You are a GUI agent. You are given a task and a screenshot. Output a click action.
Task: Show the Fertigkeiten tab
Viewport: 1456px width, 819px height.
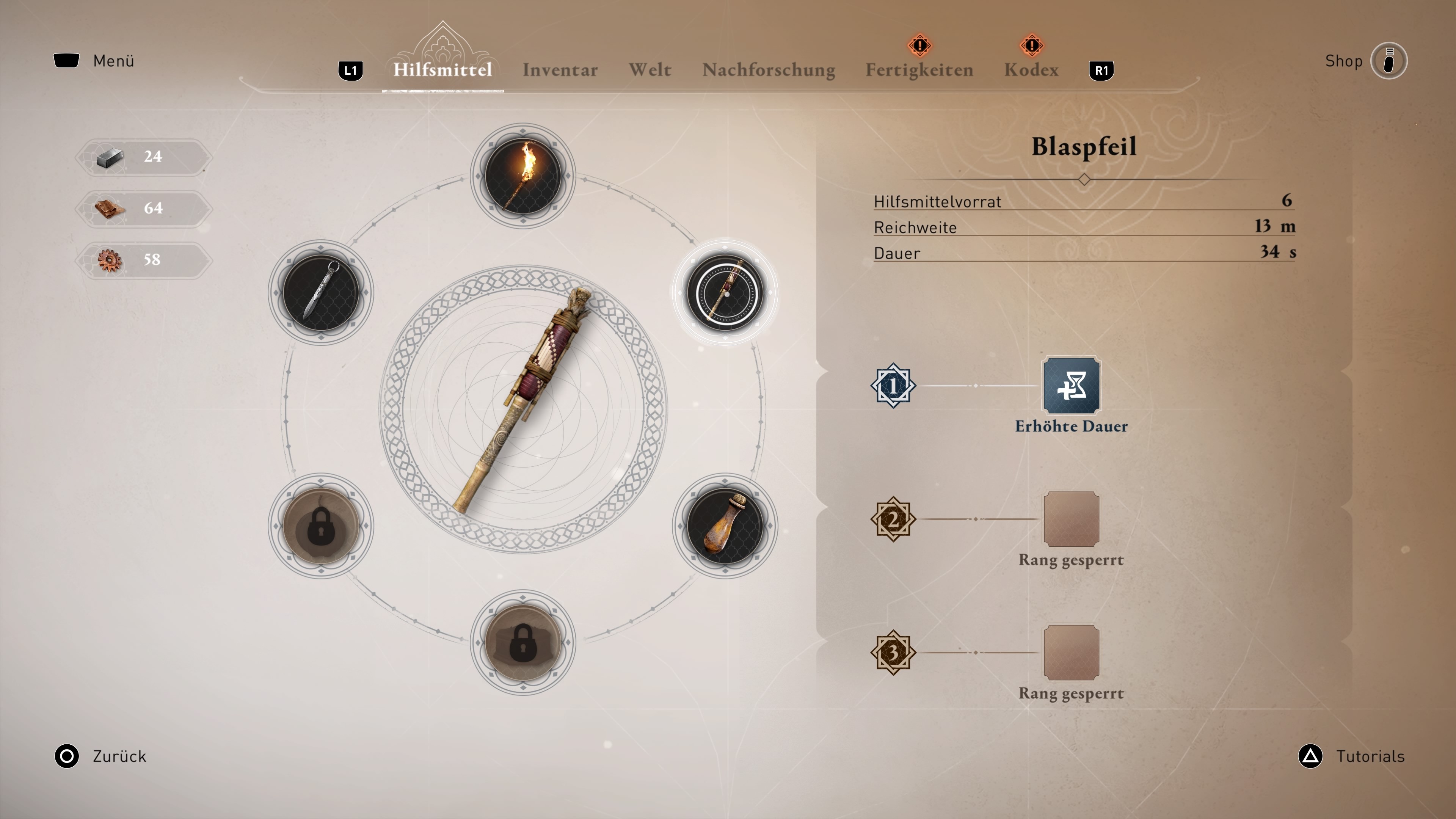[x=919, y=70]
